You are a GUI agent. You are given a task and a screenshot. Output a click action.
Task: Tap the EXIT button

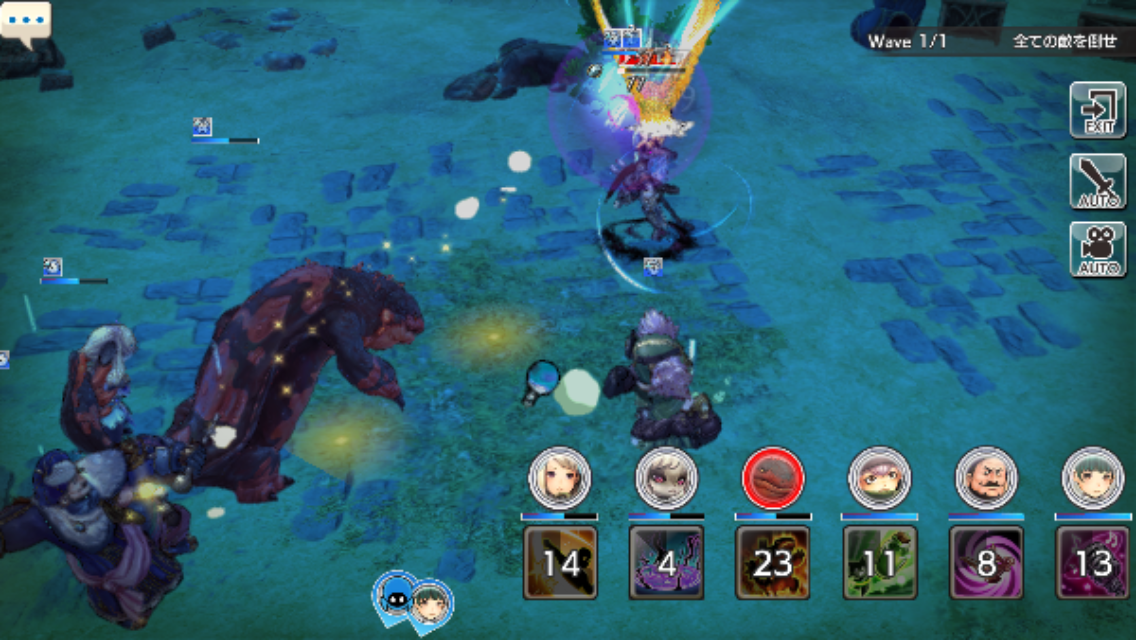1097,110
